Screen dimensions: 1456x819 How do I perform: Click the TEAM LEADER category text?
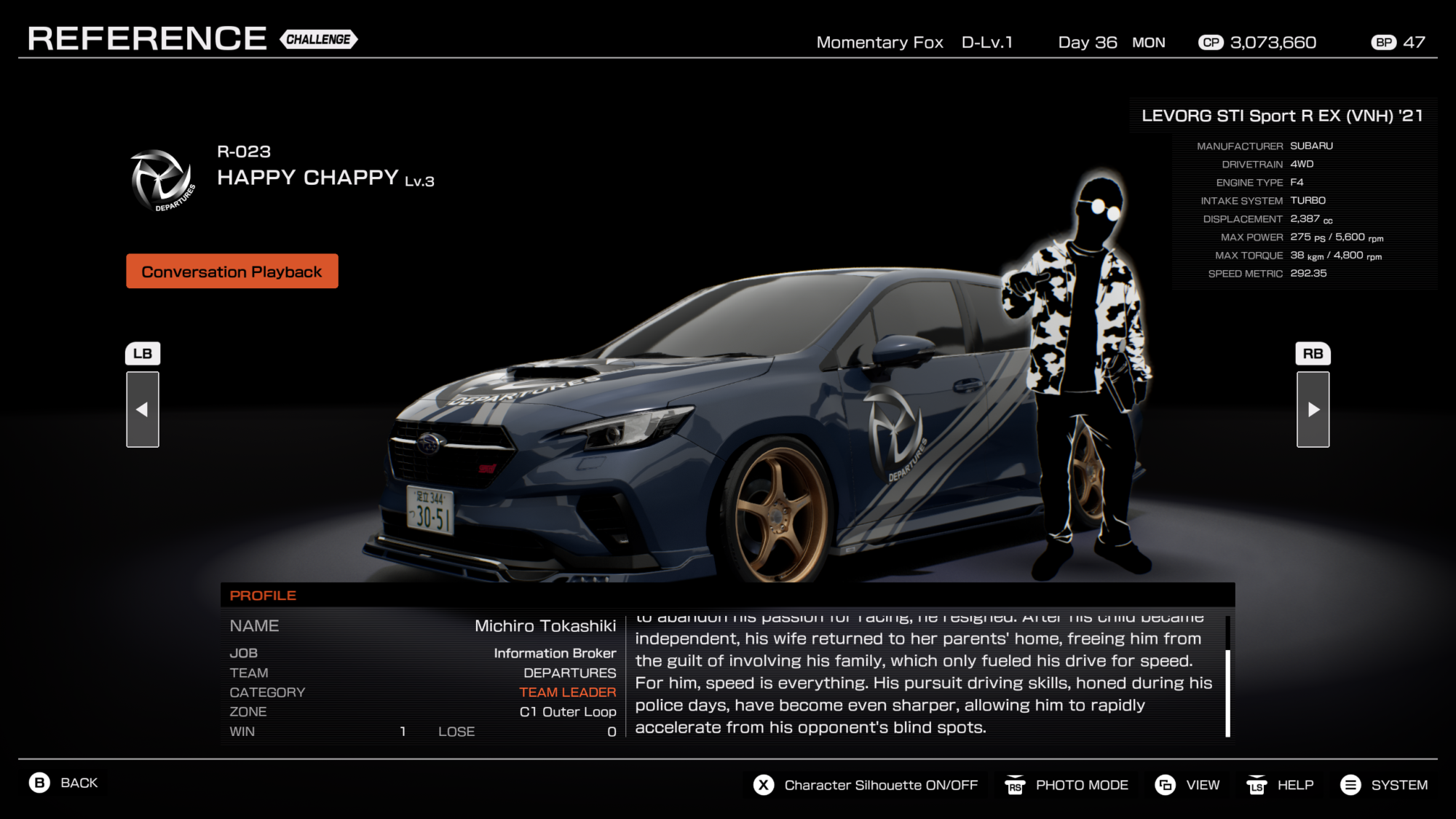click(567, 692)
